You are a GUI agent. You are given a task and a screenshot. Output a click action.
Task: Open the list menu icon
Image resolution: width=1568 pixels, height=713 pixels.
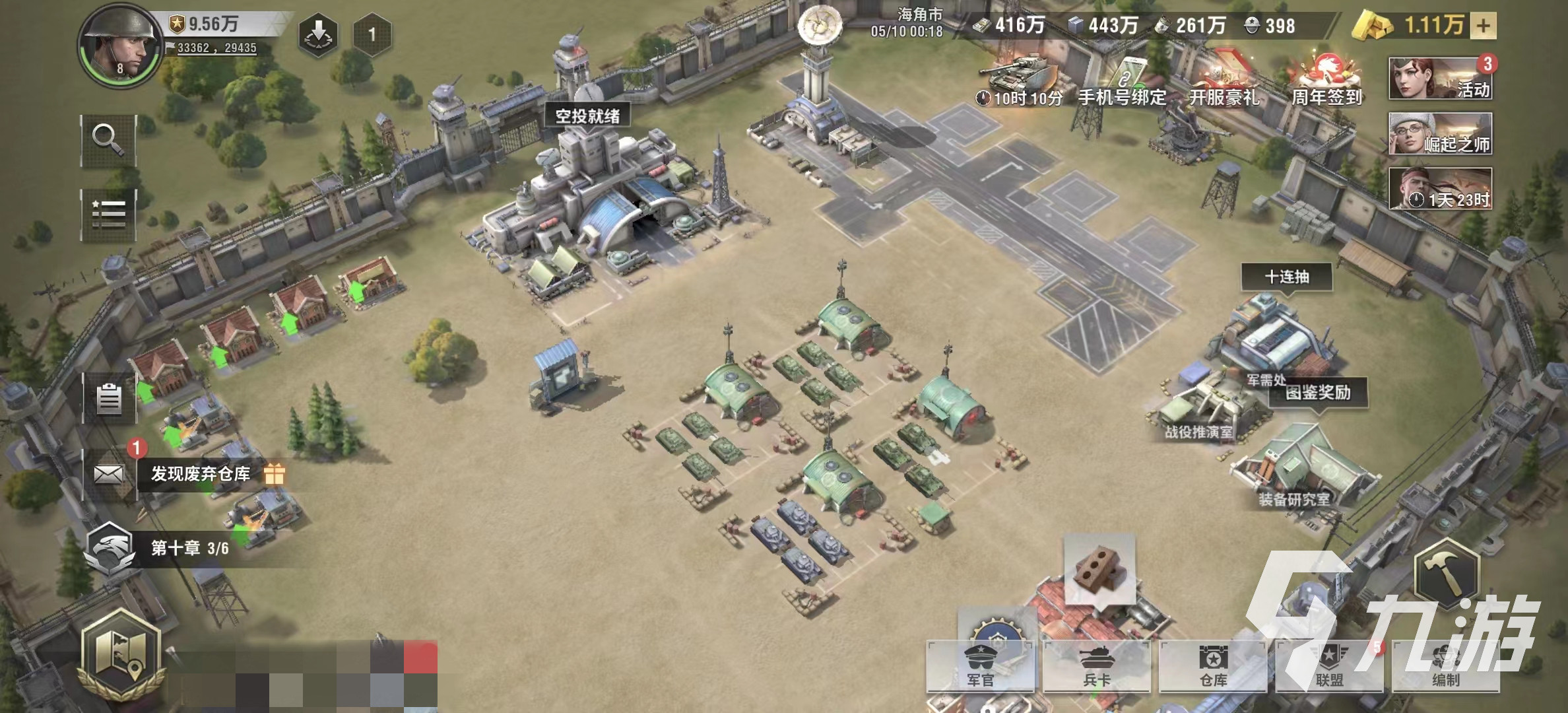(108, 215)
